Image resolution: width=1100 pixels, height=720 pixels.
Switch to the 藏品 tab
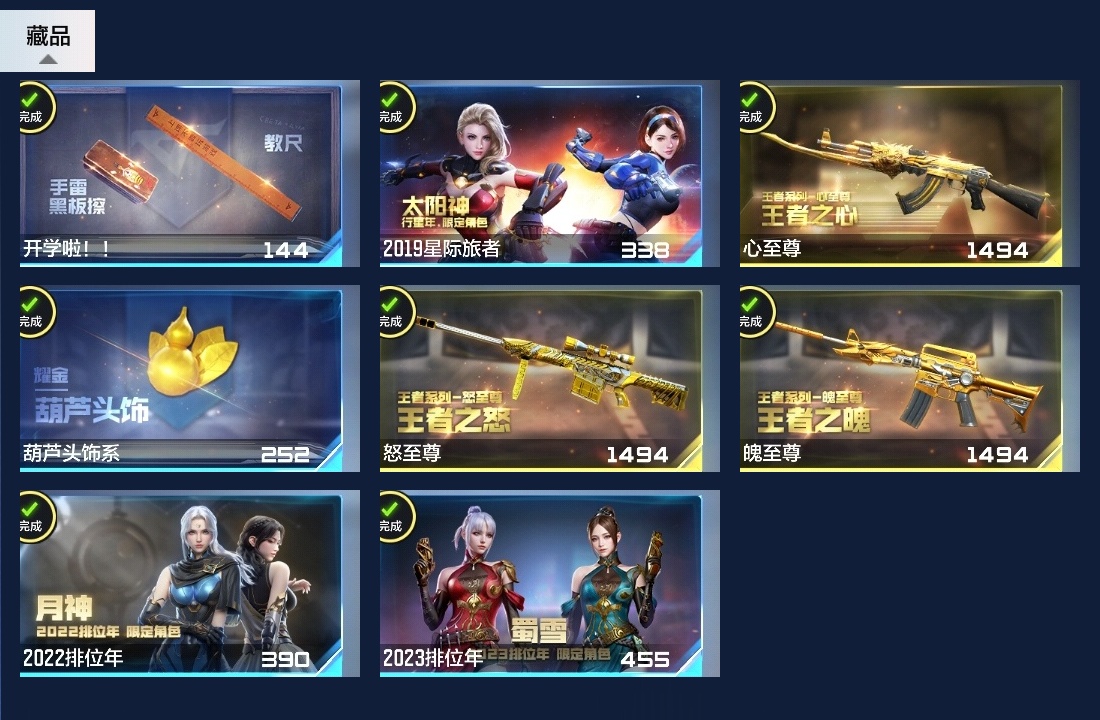pyautogui.click(x=47, y=40)
